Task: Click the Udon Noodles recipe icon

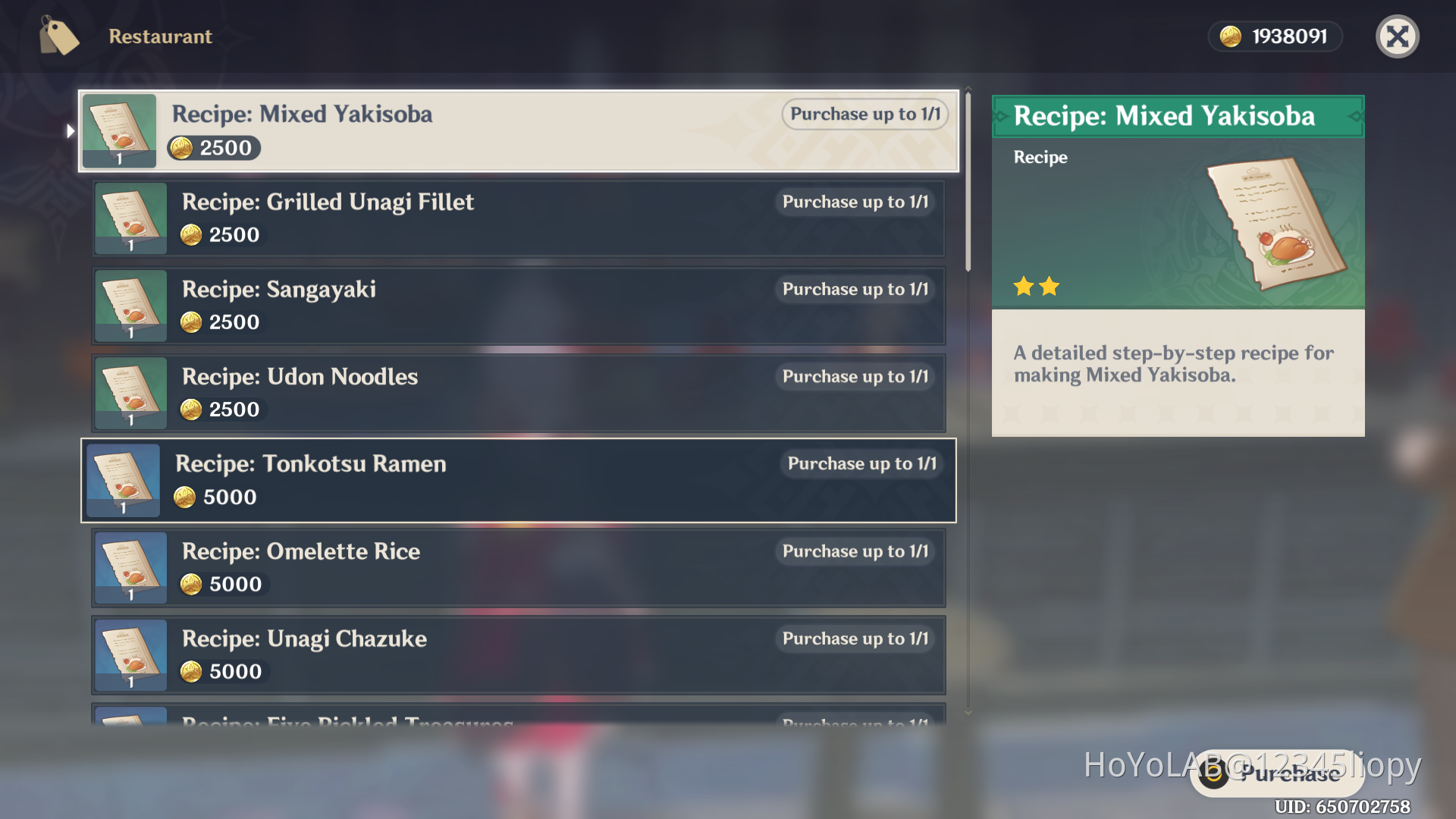Action: coord(130,393)
